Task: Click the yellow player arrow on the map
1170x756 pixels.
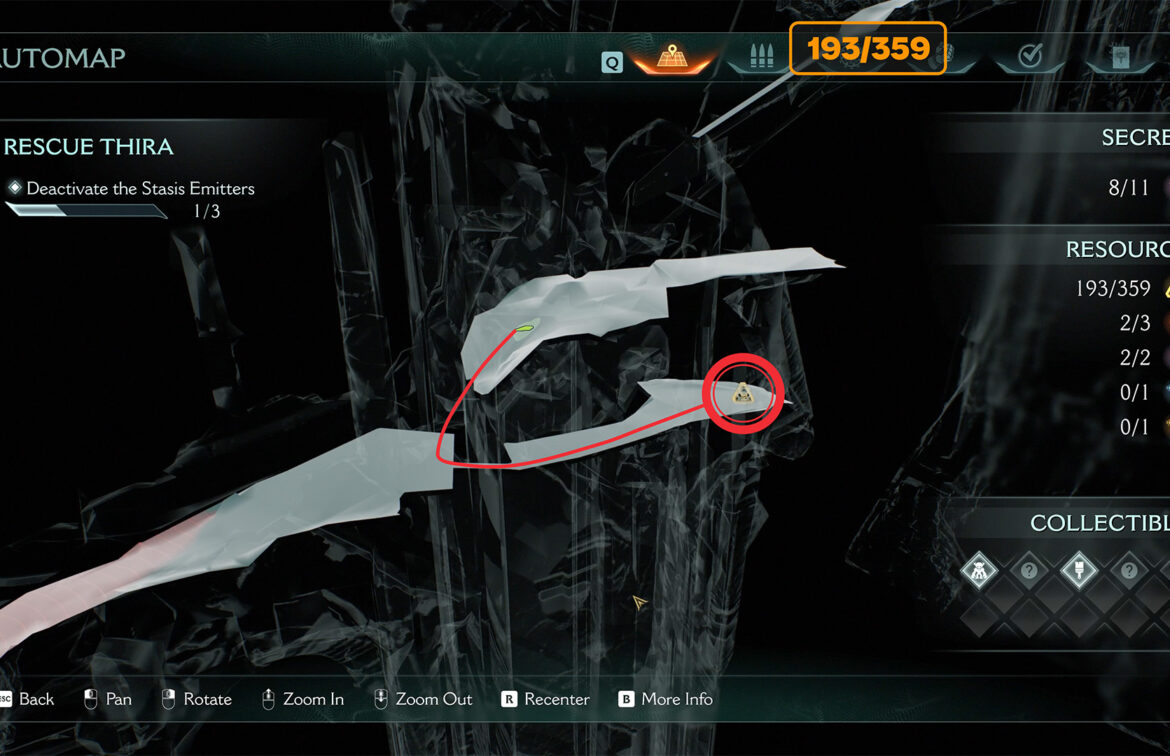Action: click(639, 603)
